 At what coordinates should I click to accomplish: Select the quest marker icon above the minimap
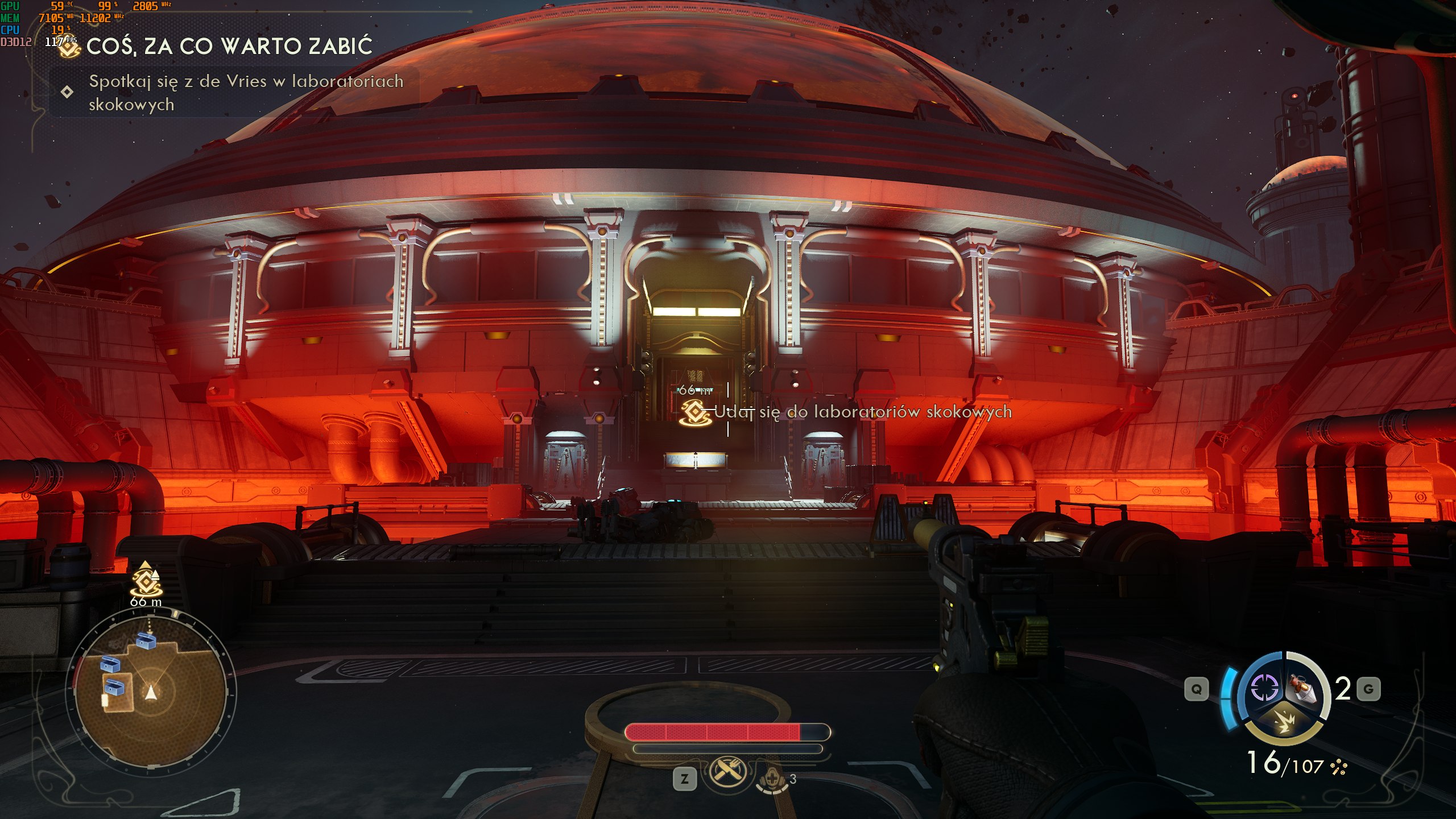point(146,581)
